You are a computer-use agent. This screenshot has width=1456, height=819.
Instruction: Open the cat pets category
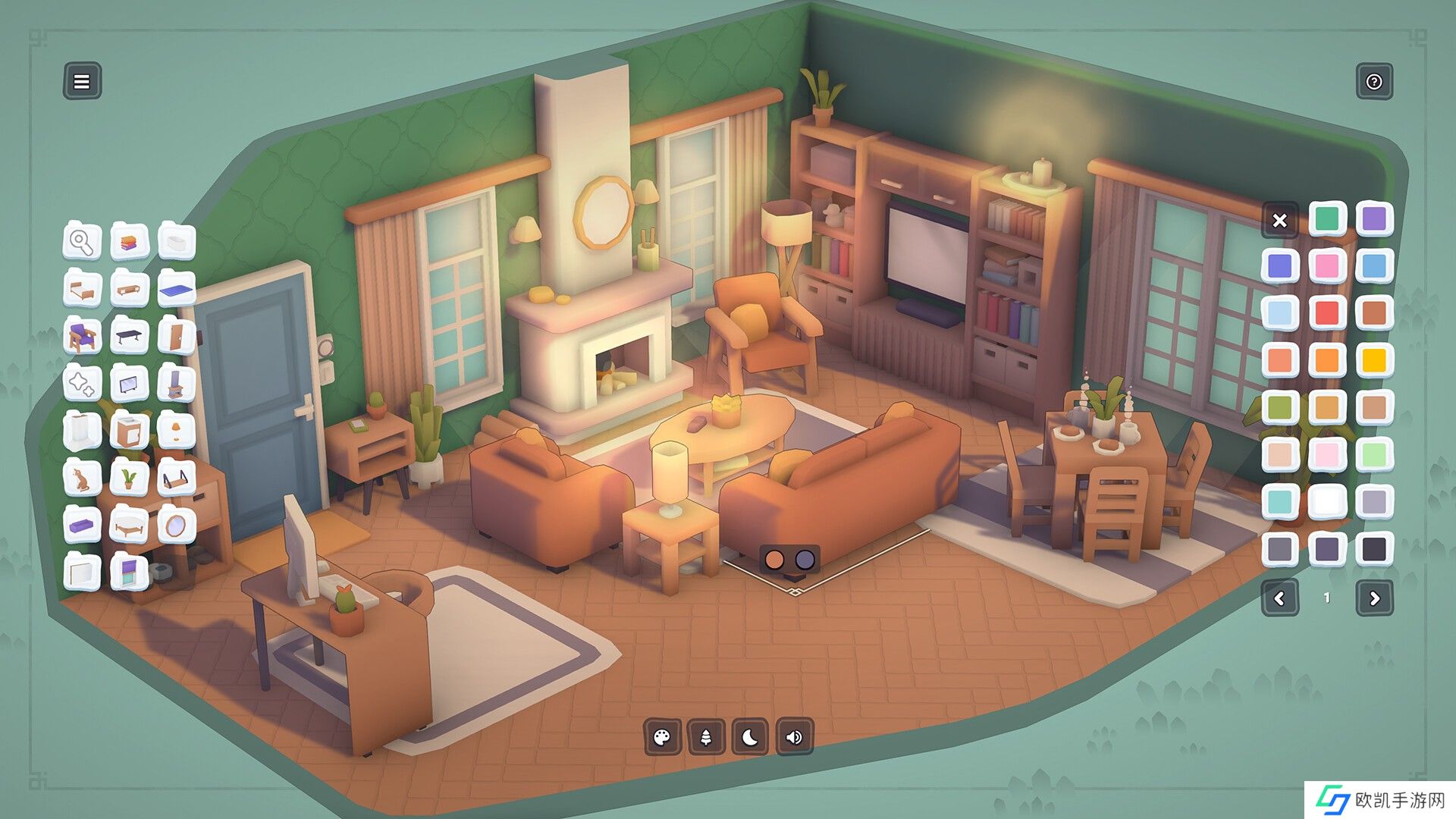(82, 479)
